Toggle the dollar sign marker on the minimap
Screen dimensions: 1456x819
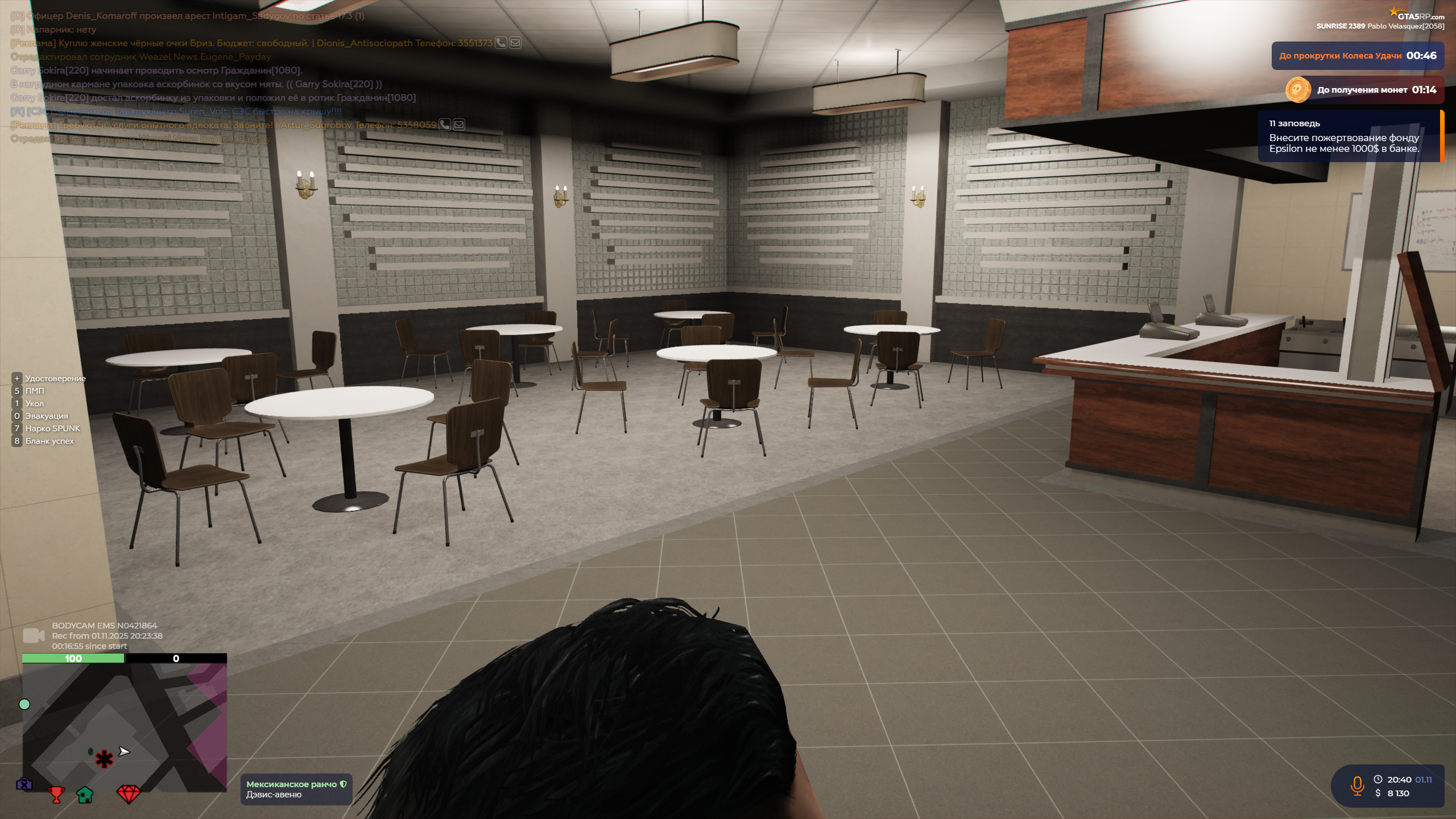point(90,752)
